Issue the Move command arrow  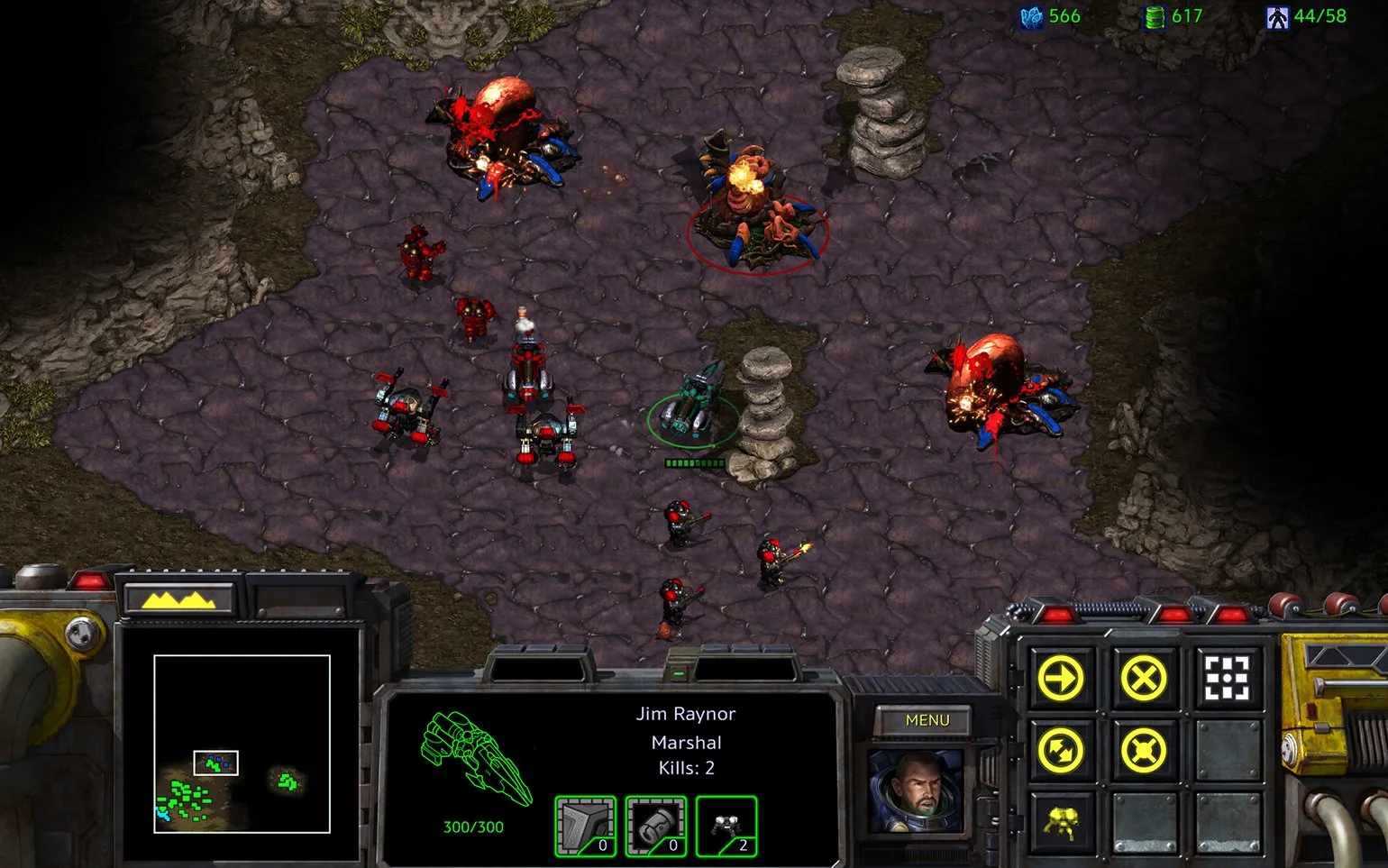click(1061, 678)
